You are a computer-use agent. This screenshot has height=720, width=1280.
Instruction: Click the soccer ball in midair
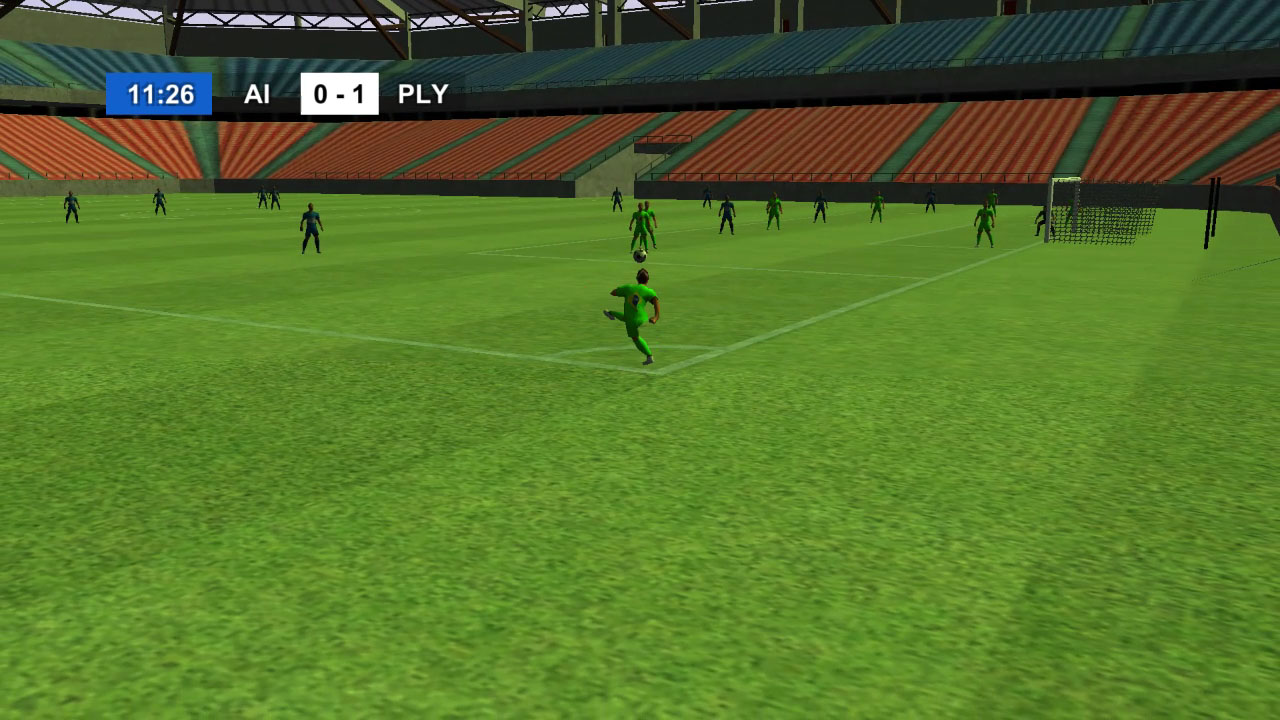pos(638,257)
